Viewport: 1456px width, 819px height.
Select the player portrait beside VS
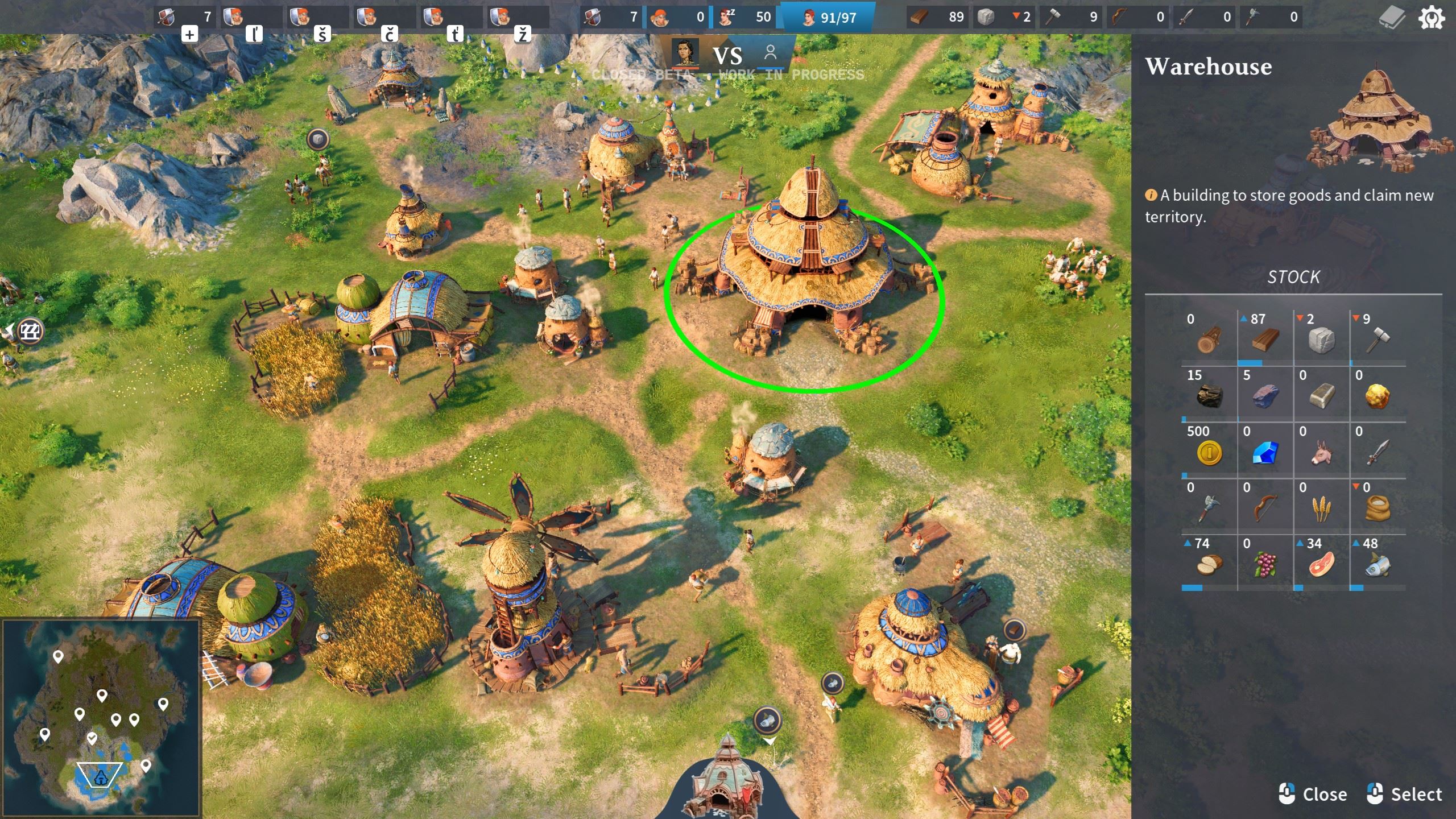tap(685, 52)
